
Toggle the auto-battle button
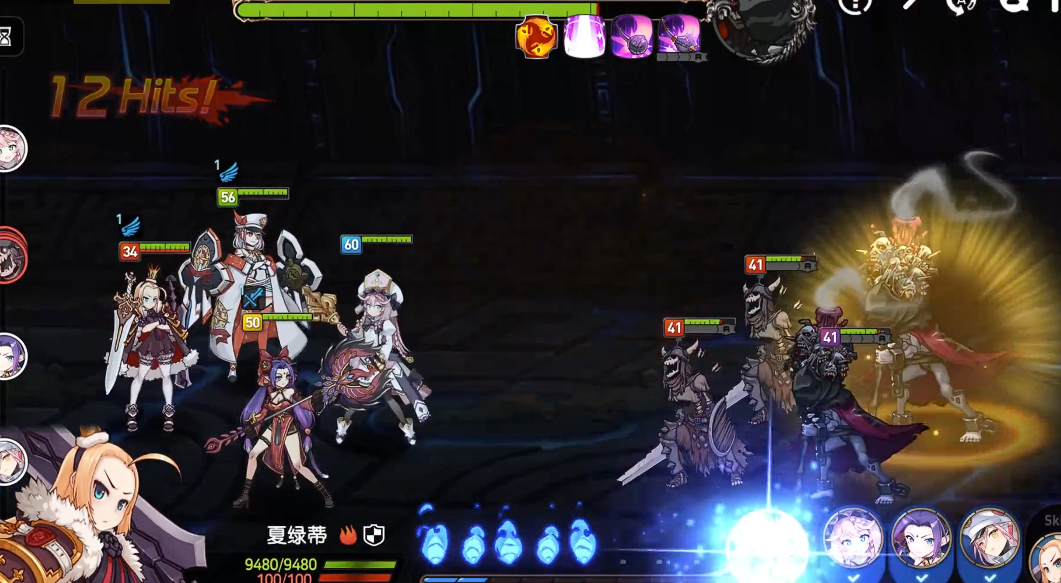coord(961,5)
